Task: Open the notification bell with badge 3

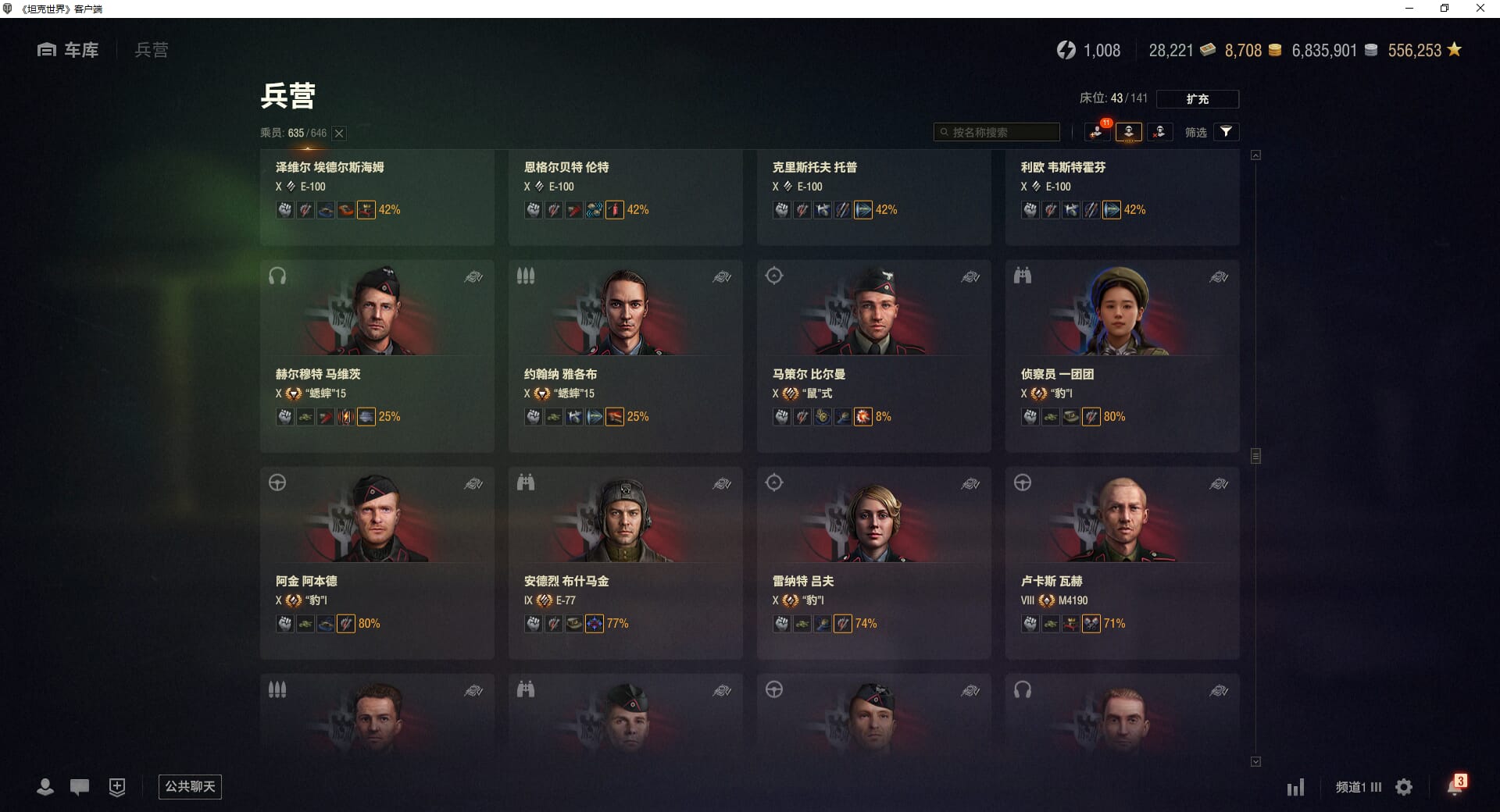Action: (x=1455, y=786)
